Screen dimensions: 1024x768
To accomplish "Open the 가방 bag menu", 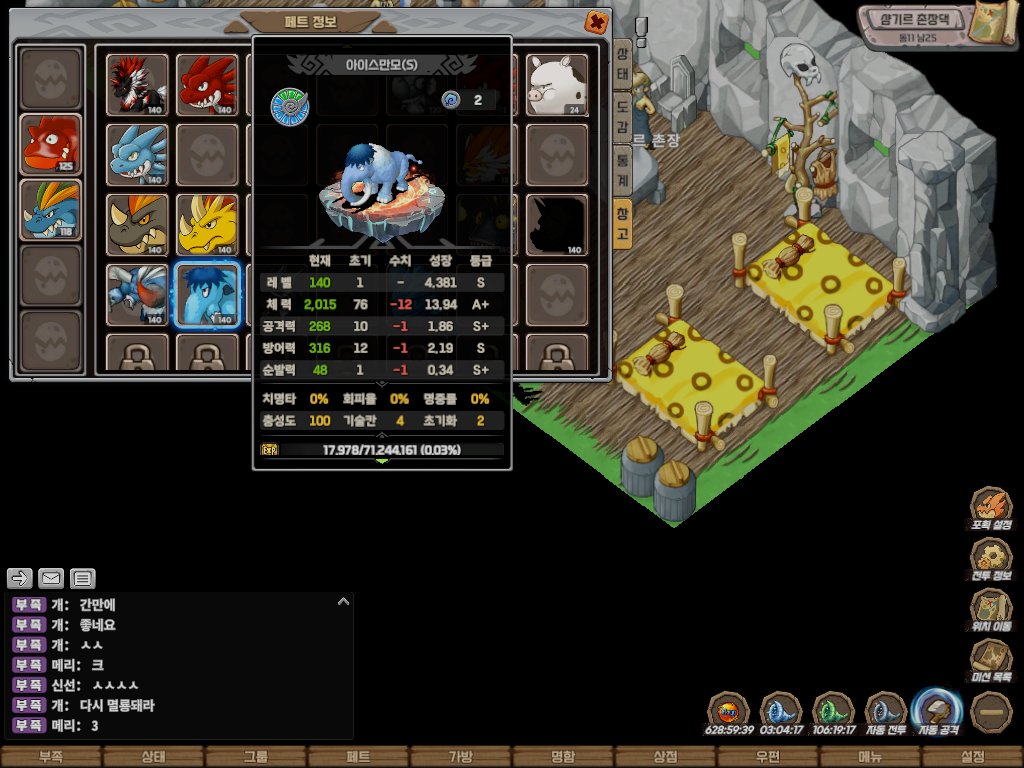I will pyautogui.click(x=460, y=757).
